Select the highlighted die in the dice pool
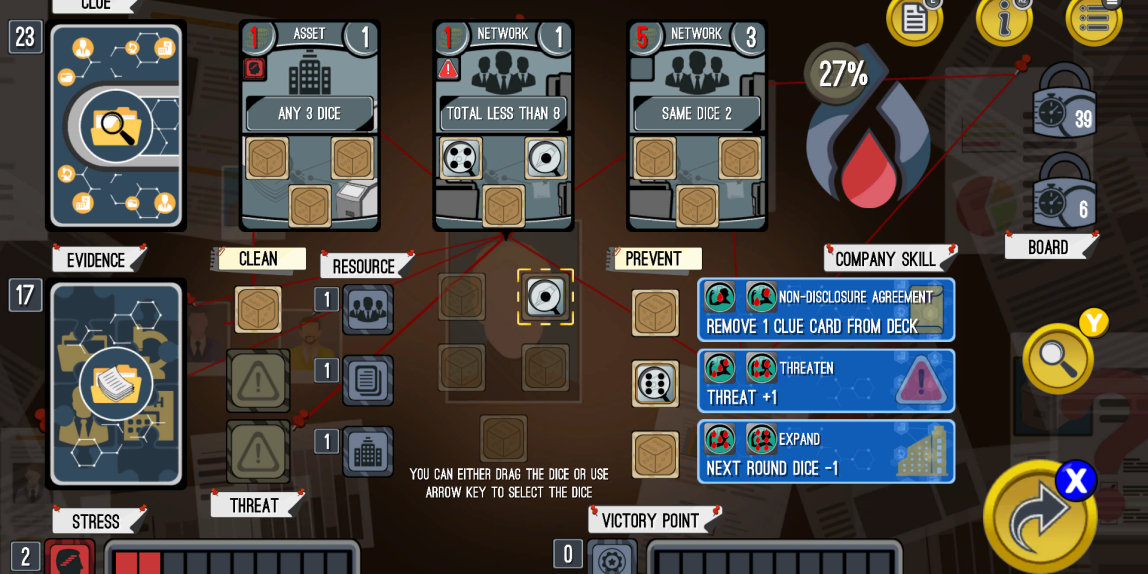 click(545, 296)
